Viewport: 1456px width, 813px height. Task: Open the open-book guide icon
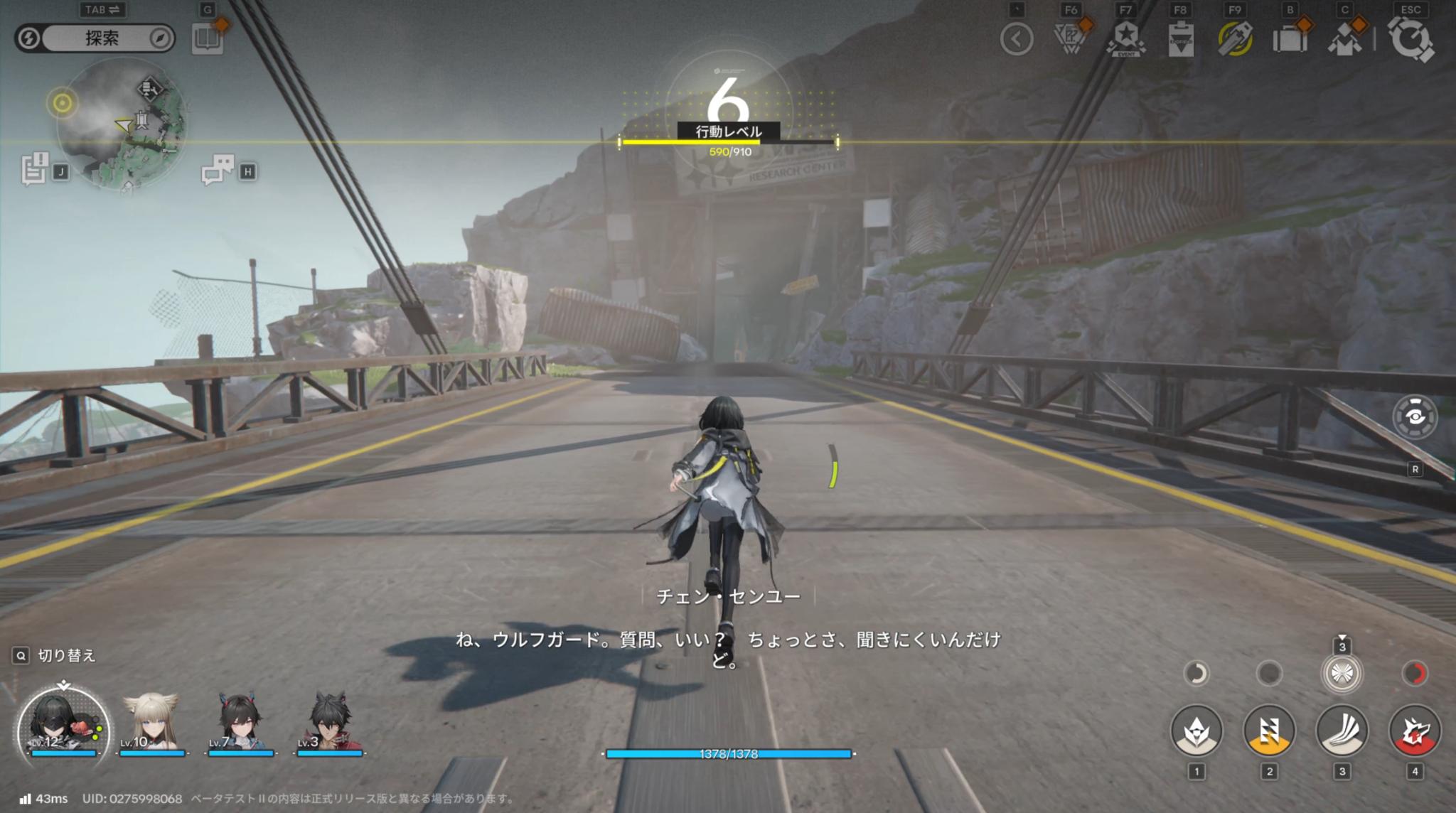tap(208, 38)
